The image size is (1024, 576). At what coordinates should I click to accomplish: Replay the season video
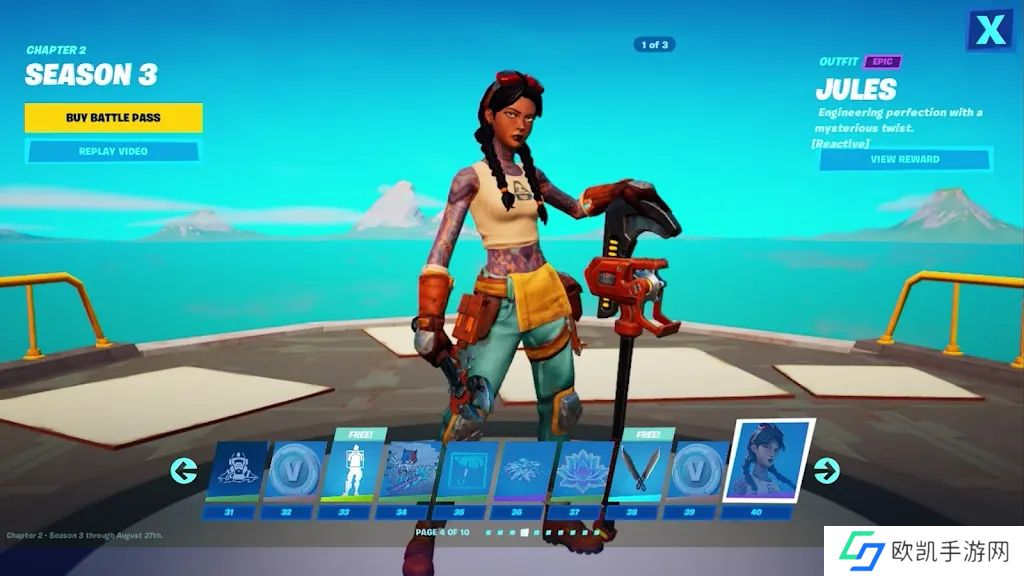pos(113,151)
